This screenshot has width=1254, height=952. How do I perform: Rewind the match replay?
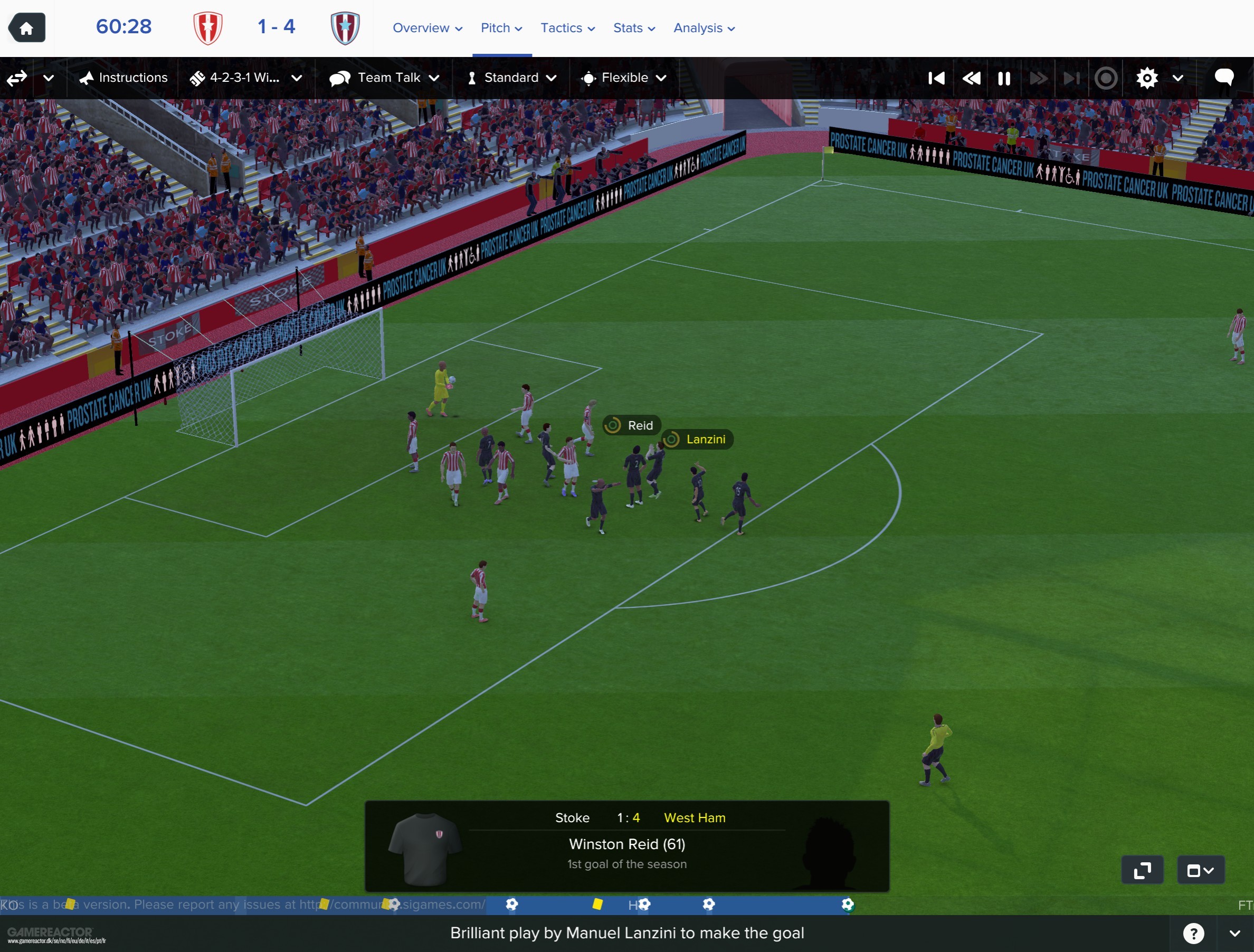(x=971, y=78)
